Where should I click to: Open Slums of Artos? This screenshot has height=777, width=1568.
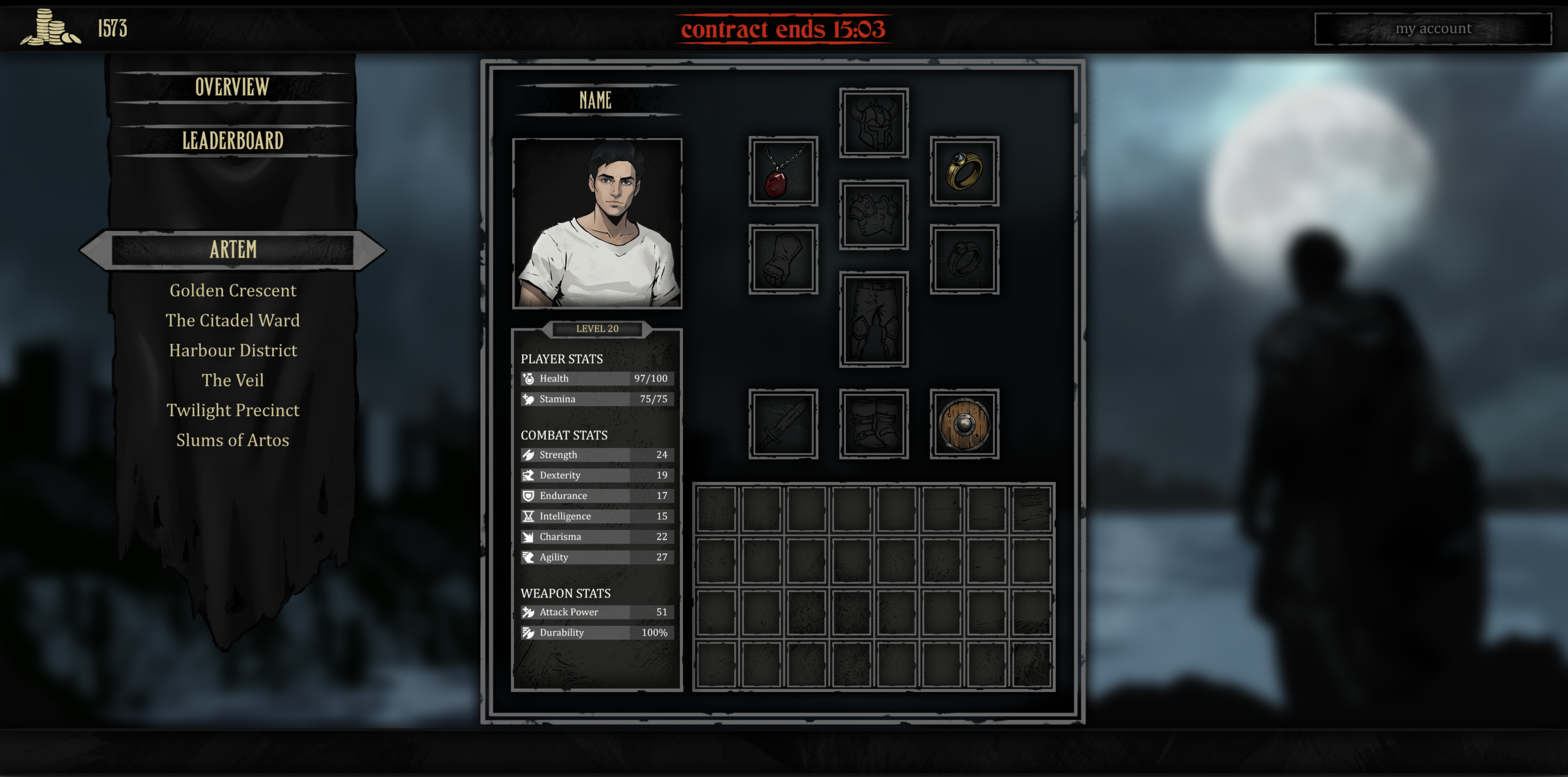(233, 441)
